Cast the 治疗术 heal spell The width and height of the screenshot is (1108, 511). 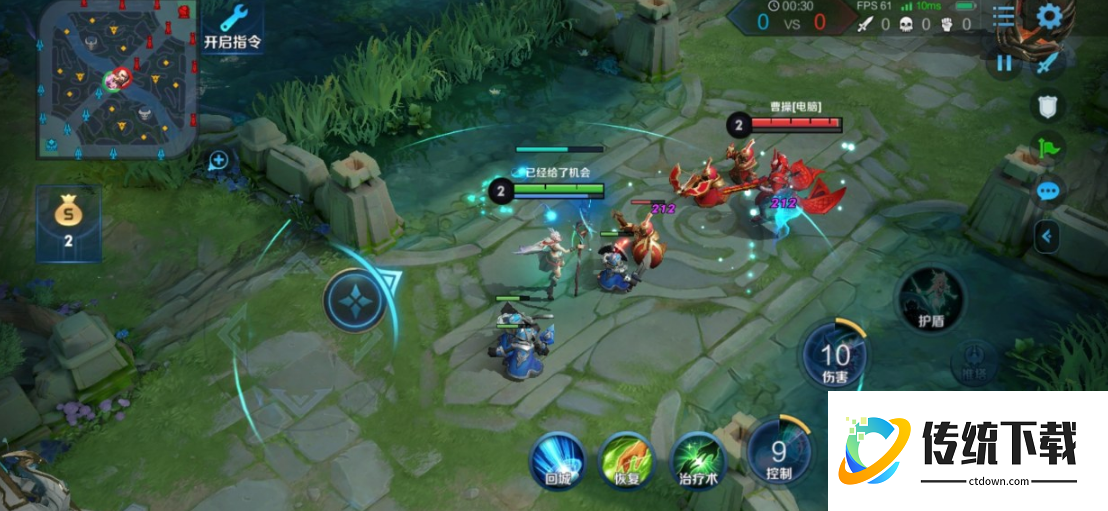697,461
